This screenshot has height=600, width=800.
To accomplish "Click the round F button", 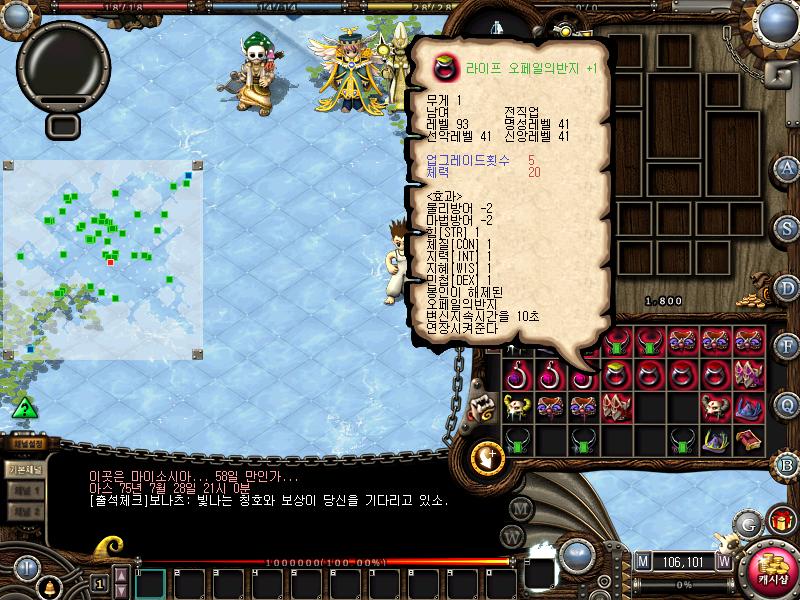I will [x=786, y=346].
